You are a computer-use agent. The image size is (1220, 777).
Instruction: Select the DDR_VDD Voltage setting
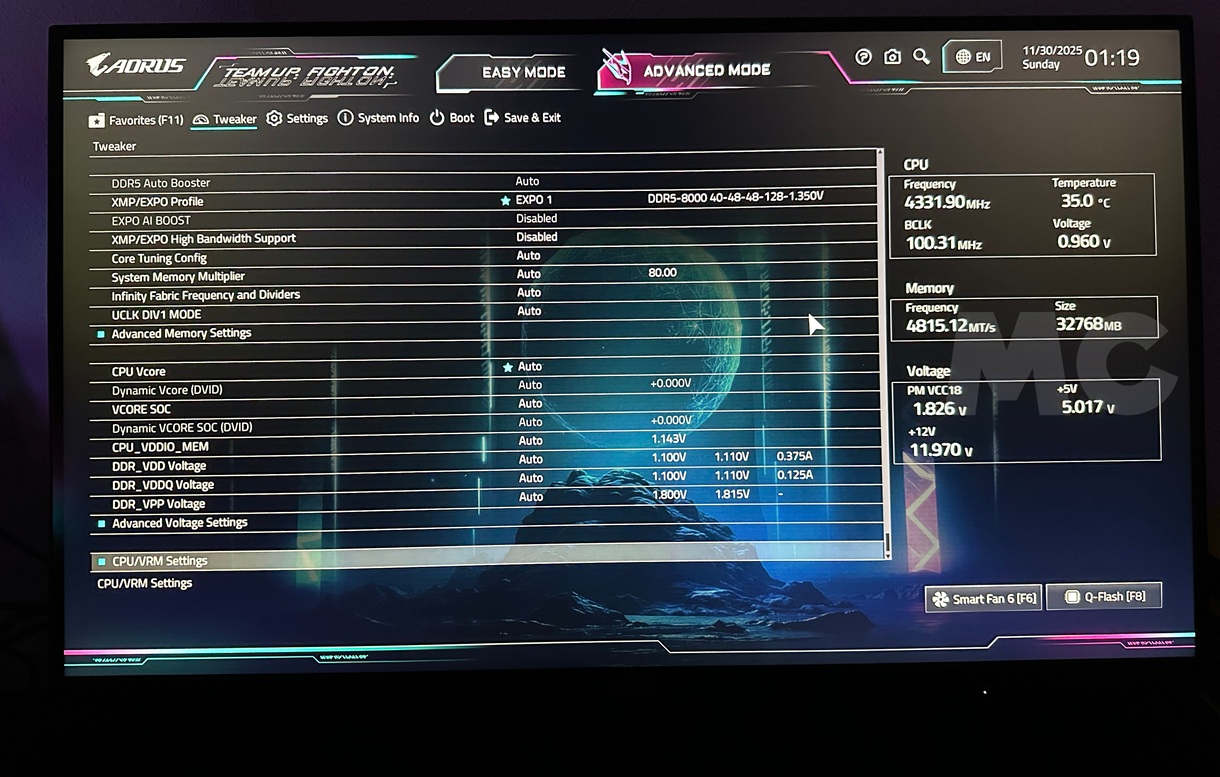[158, 465]
